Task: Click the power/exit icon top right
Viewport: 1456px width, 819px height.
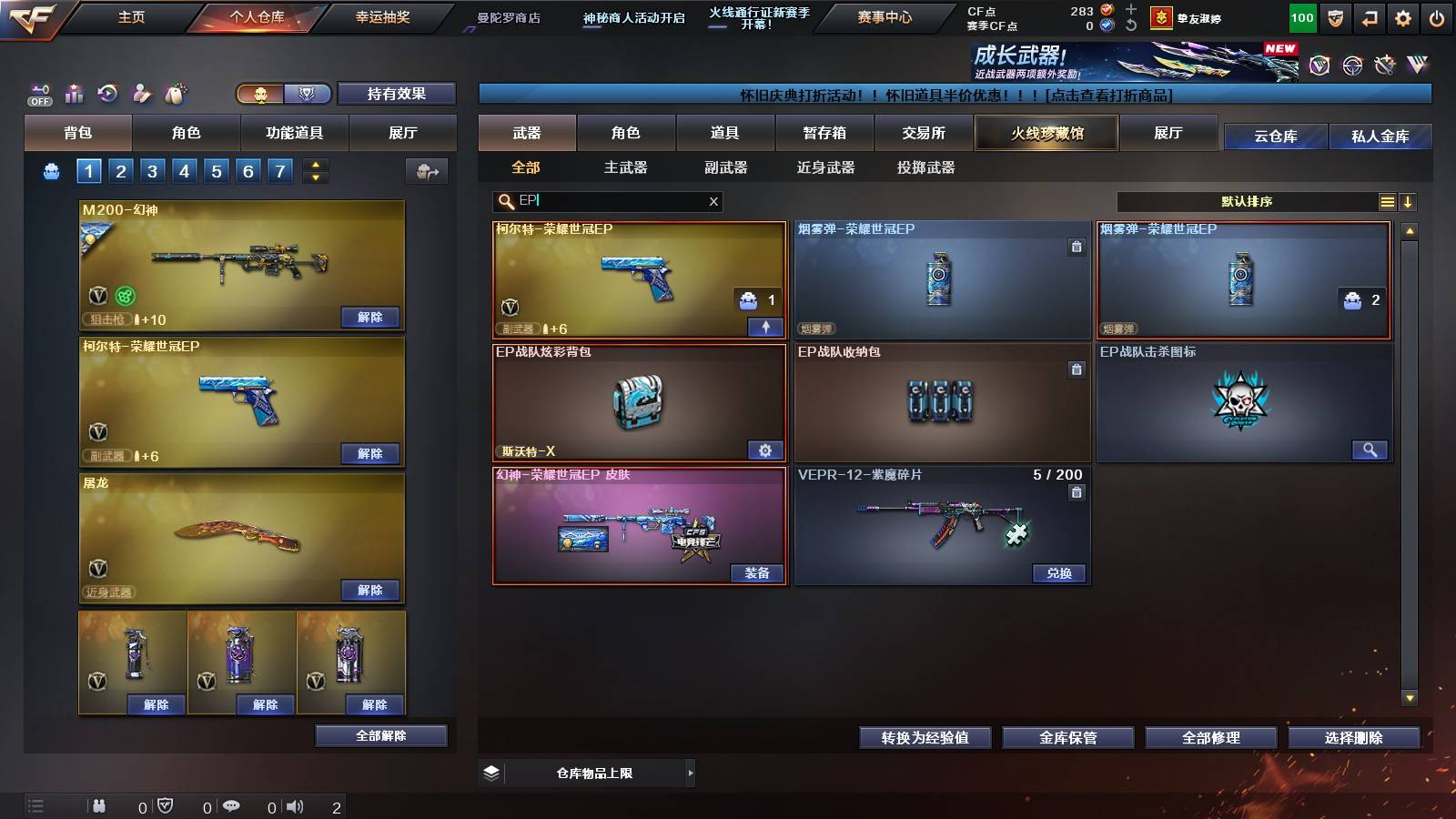Action: tap(1438, 17)
